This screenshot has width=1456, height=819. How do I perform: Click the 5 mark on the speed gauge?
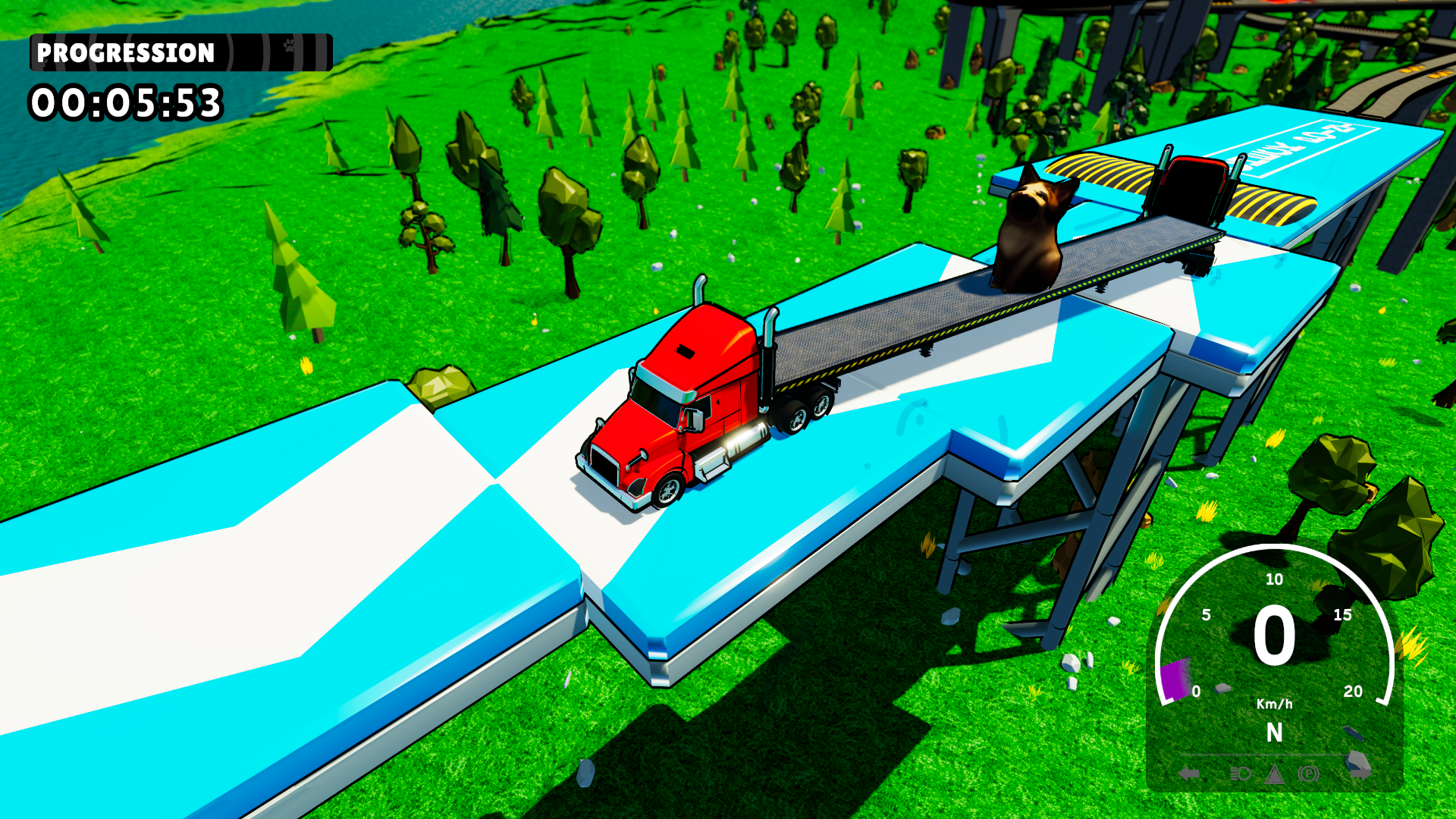[1205, 614]
